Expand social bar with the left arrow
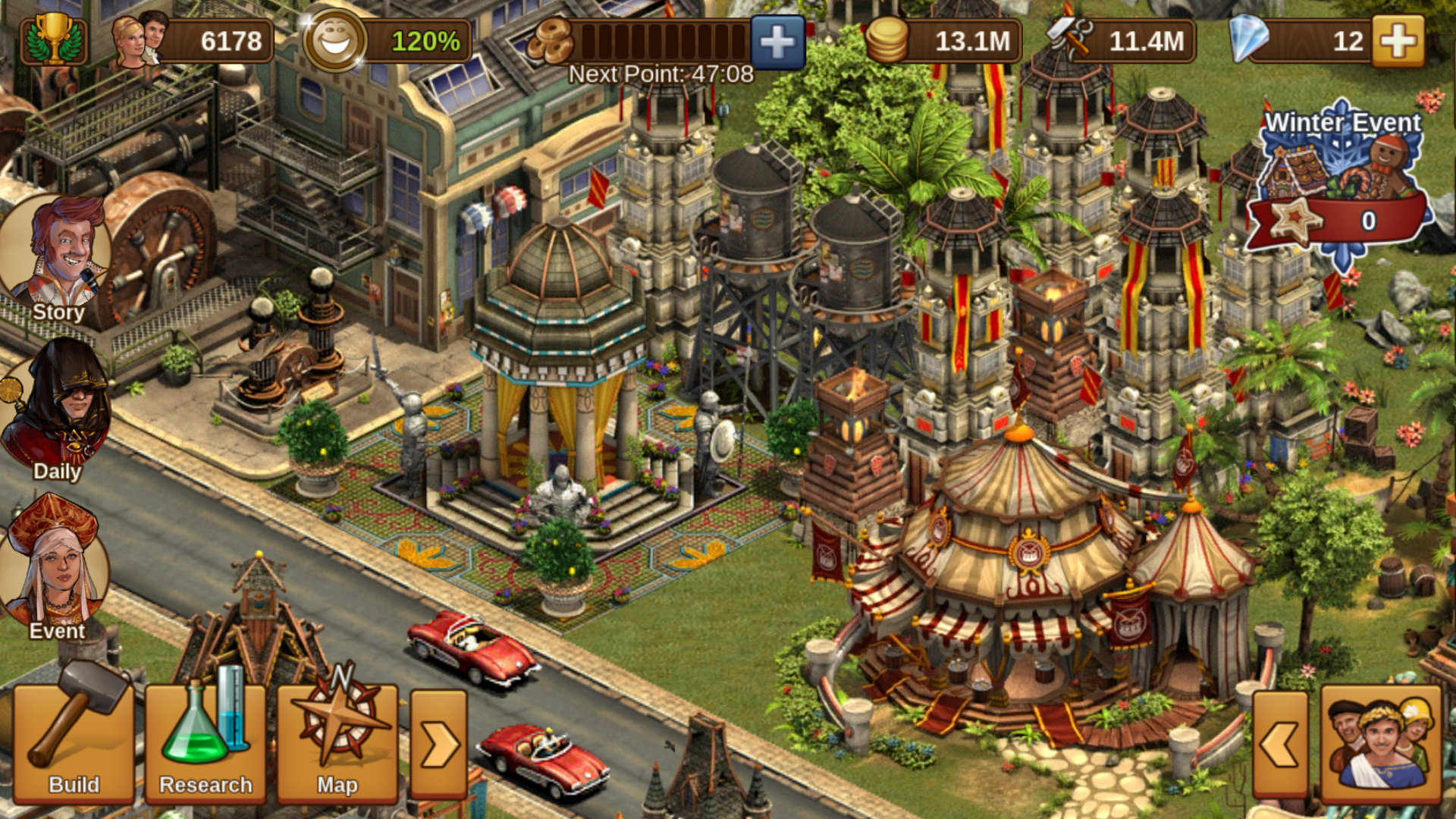The height and width of the screenshot is (819, 1456). [x=1280, y=745]
